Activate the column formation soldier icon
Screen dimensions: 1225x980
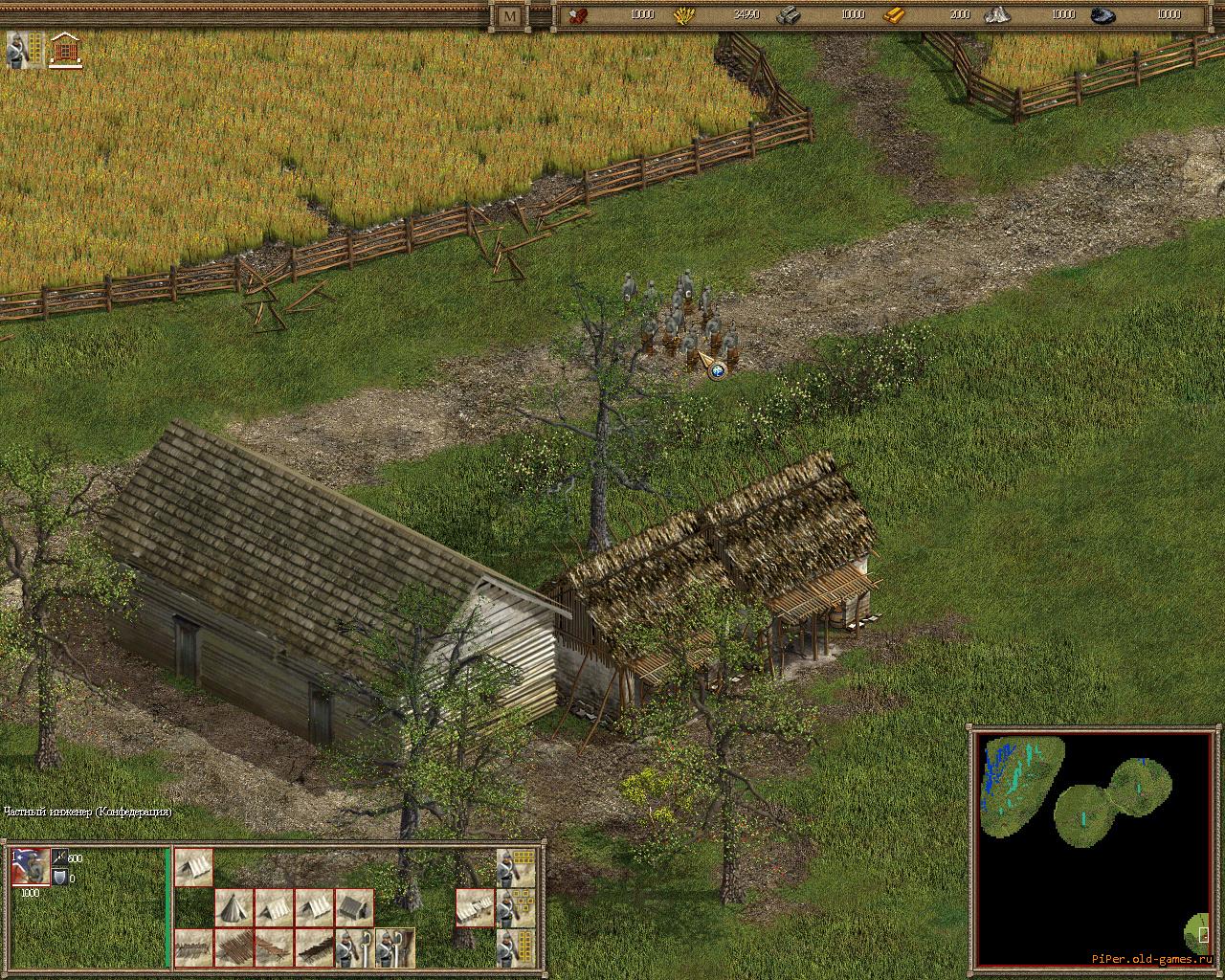[515, 947]
